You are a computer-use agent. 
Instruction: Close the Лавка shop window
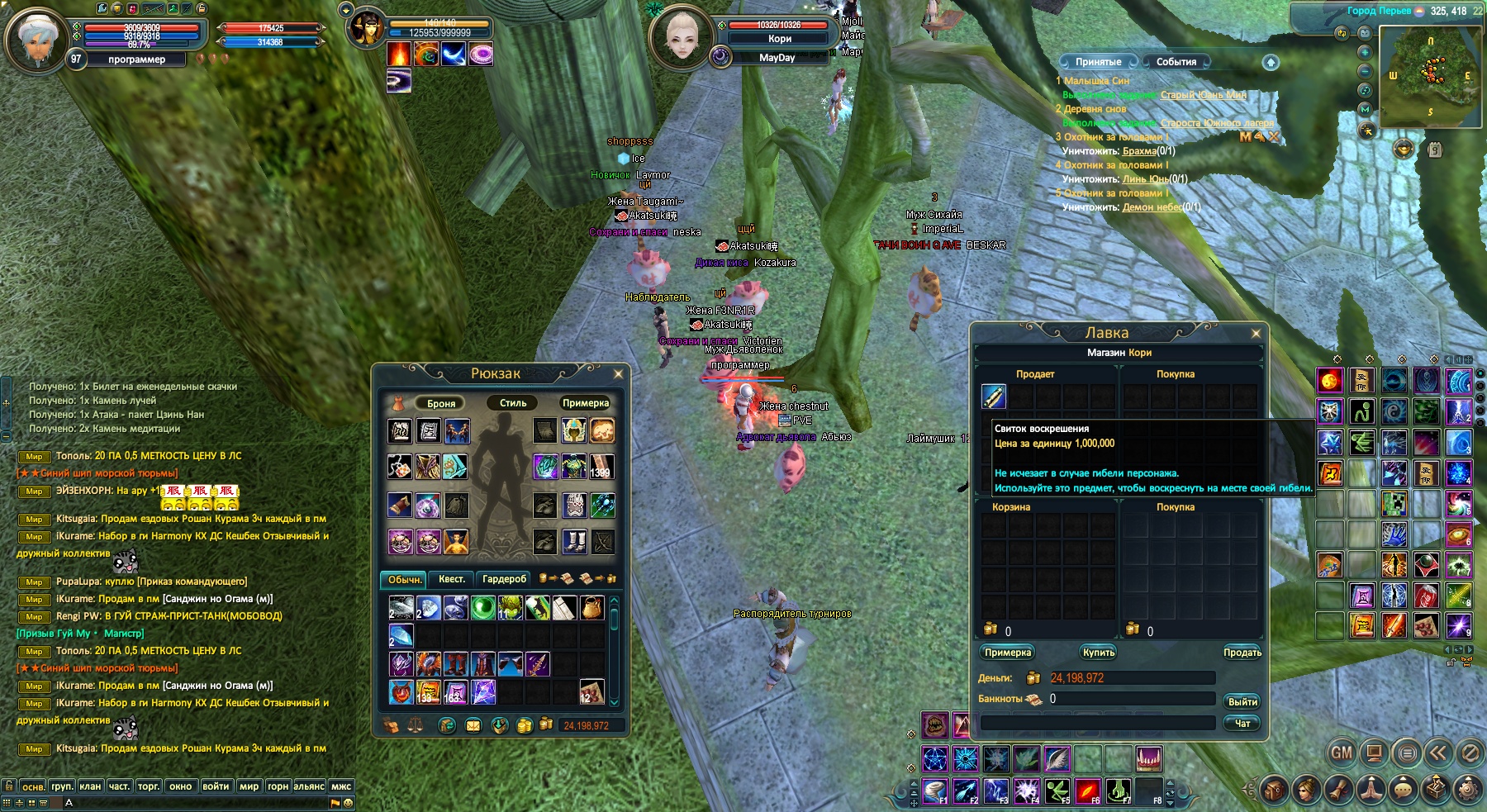(1256, 334)
